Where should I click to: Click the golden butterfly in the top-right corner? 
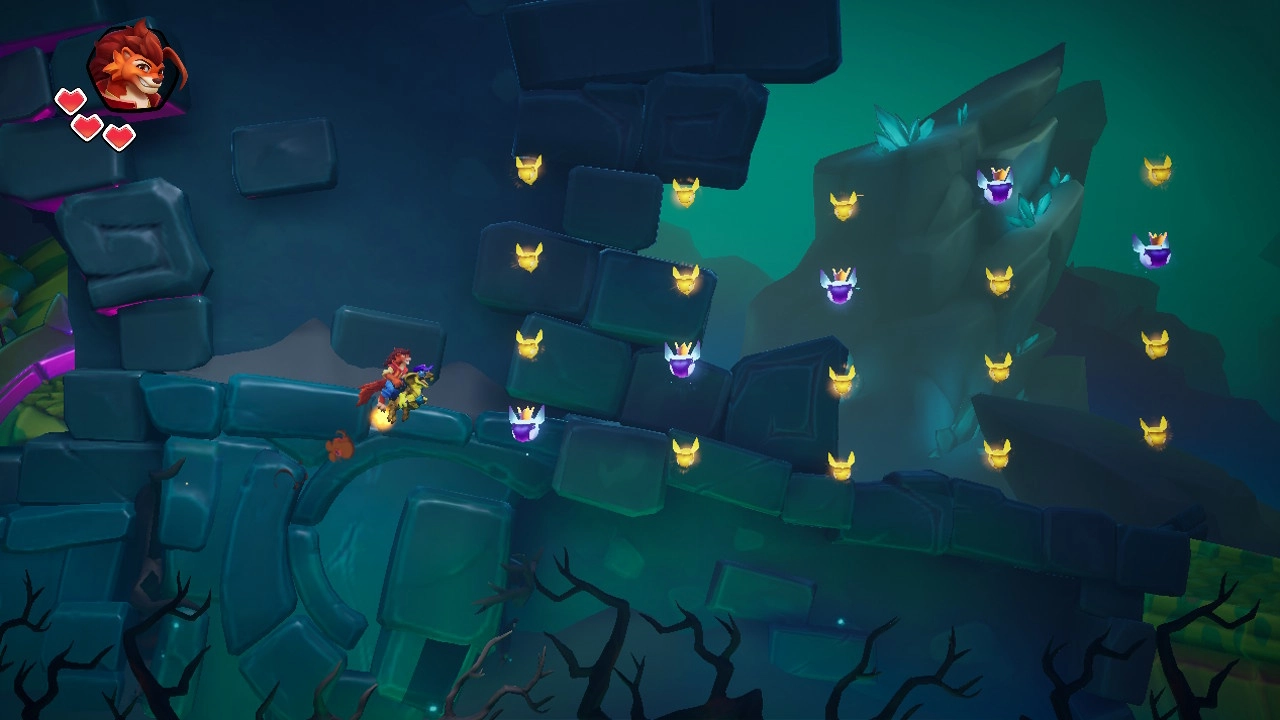tap(1157, 168)
